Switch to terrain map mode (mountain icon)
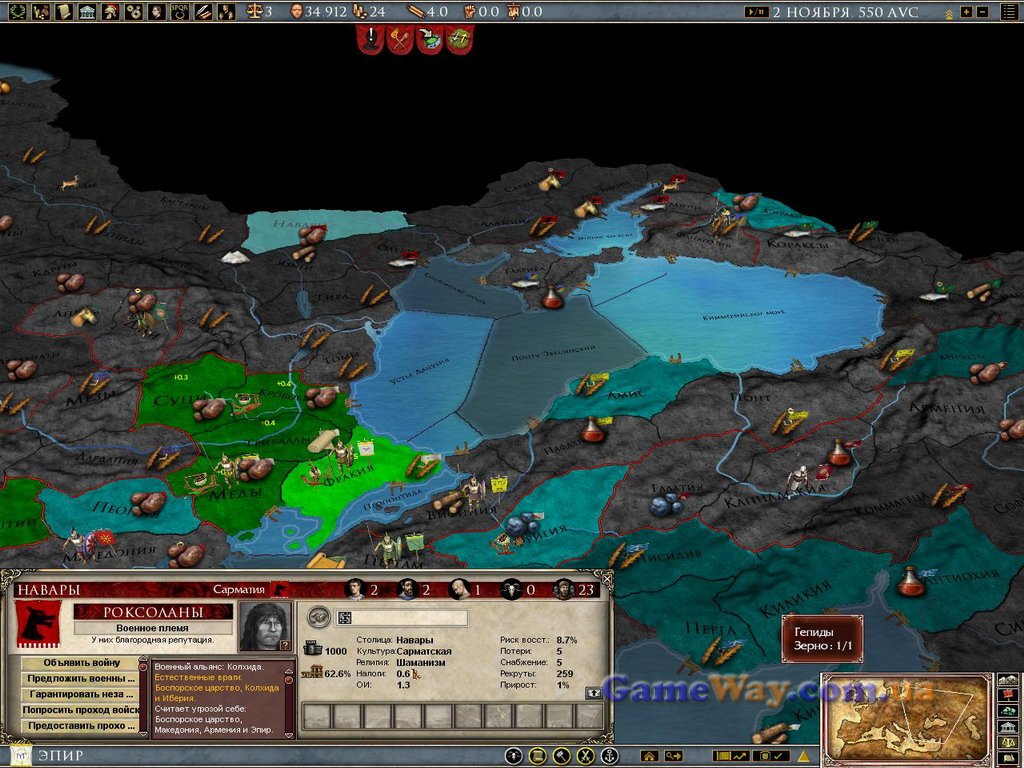1024x768 pixels. [x=1007, y=680]
